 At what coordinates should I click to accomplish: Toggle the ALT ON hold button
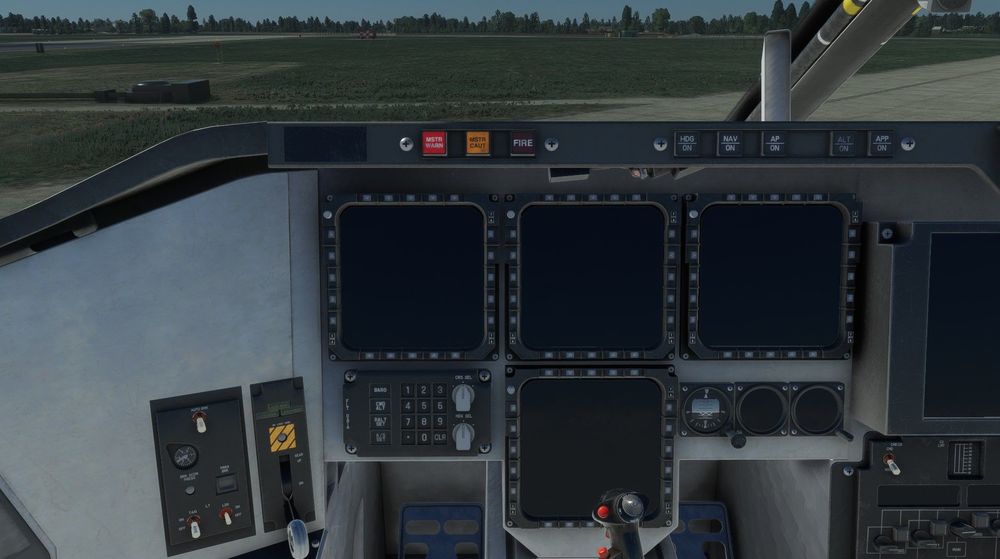pyautogui.click(x=844, y=143)
